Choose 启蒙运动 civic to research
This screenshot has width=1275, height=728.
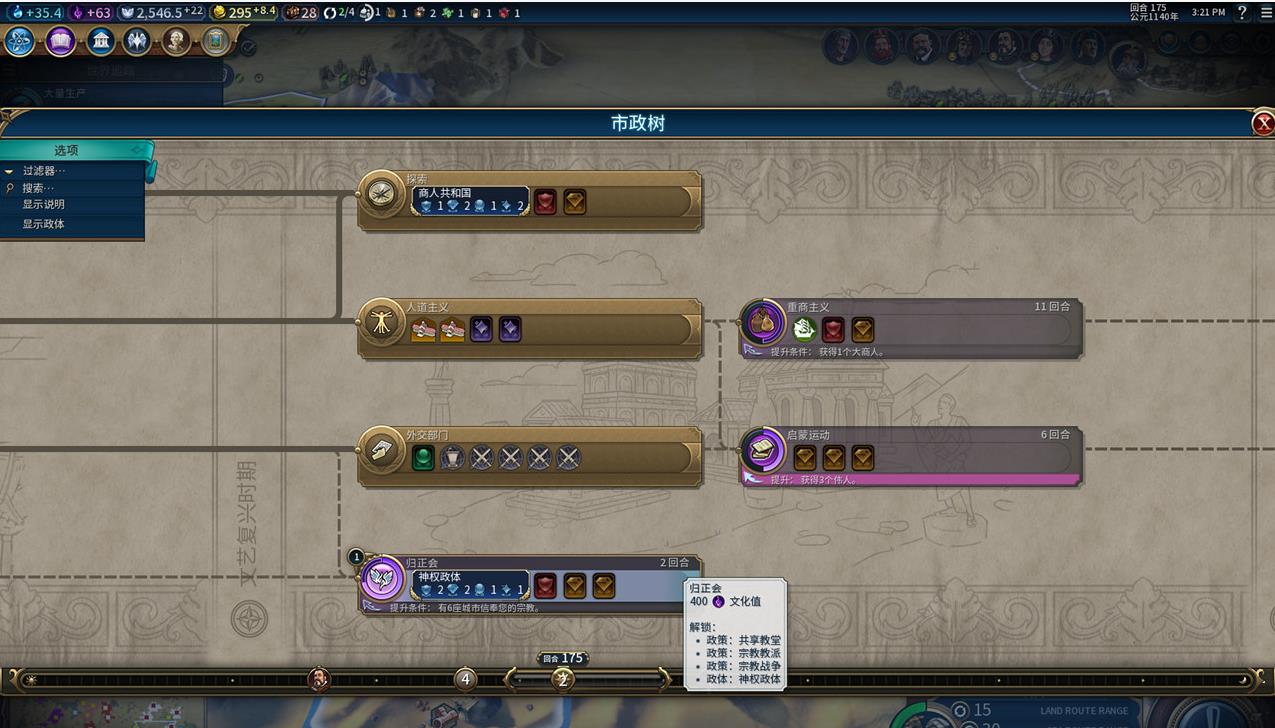point(762,450)
